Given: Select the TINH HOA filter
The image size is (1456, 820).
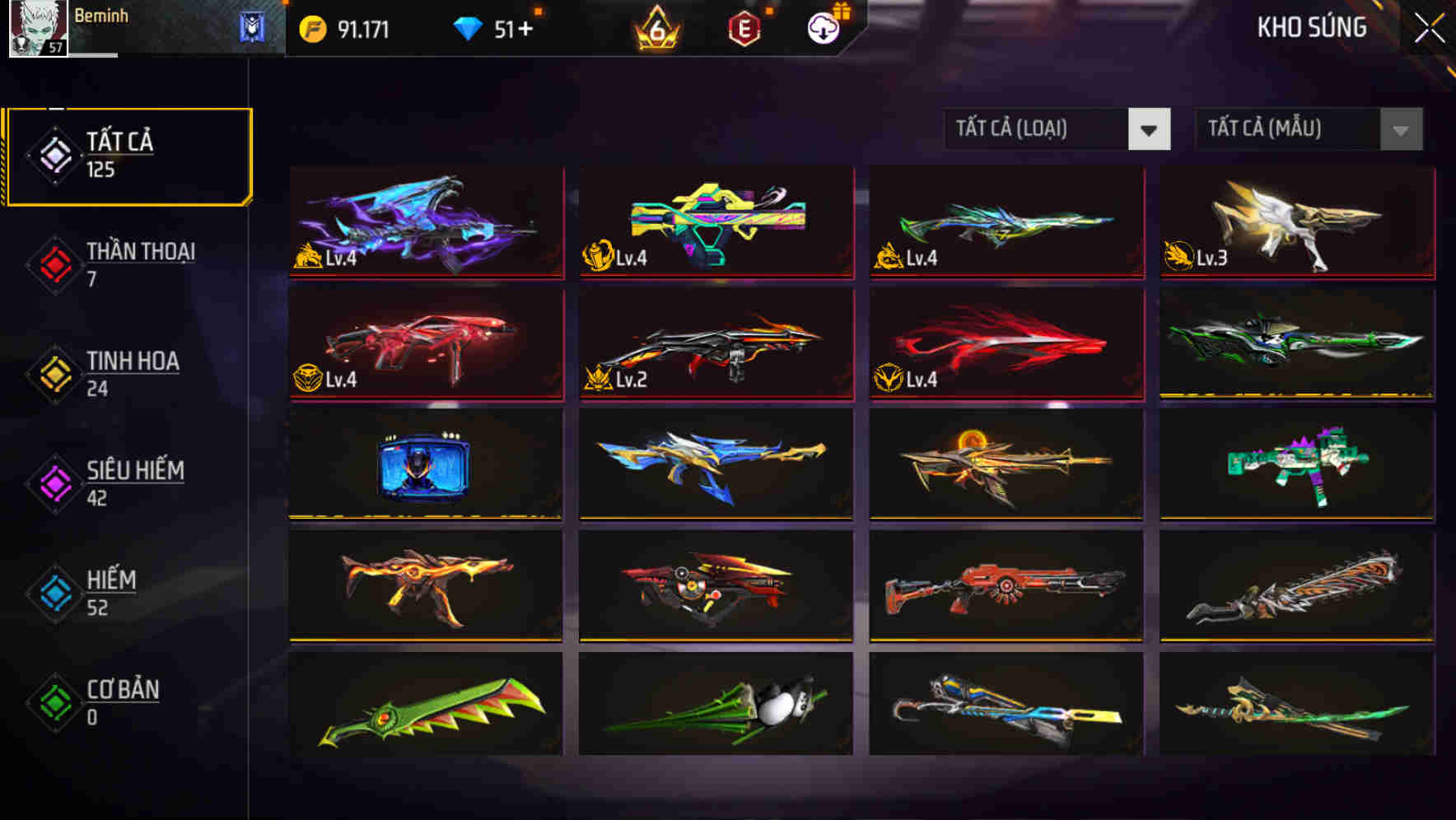Looking at the screenshot, I should click(x=132, y=372).
